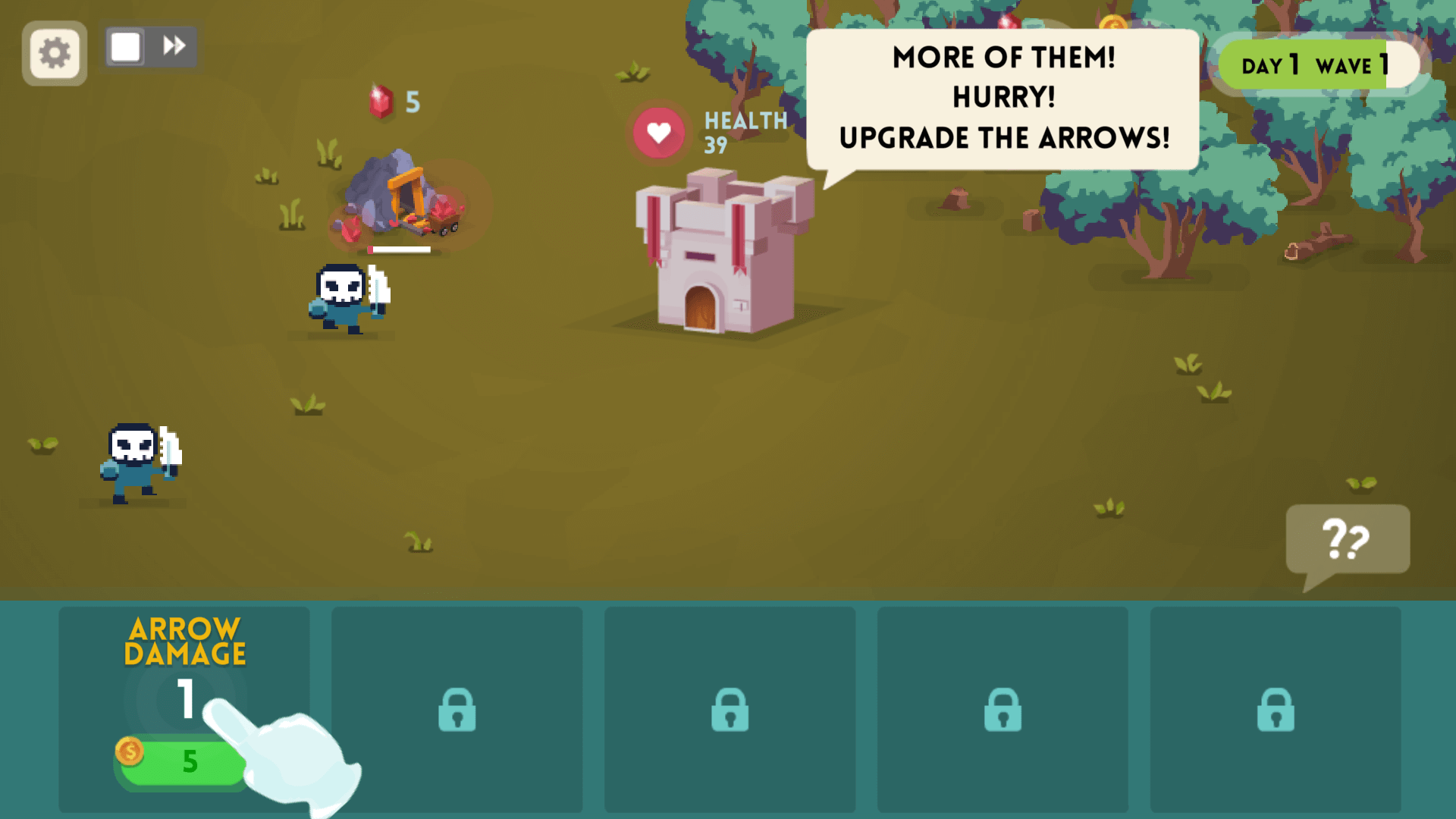Open the '??' mystery speech bubble
This screenshot has width=1456, height=819.
(1348, 538)
